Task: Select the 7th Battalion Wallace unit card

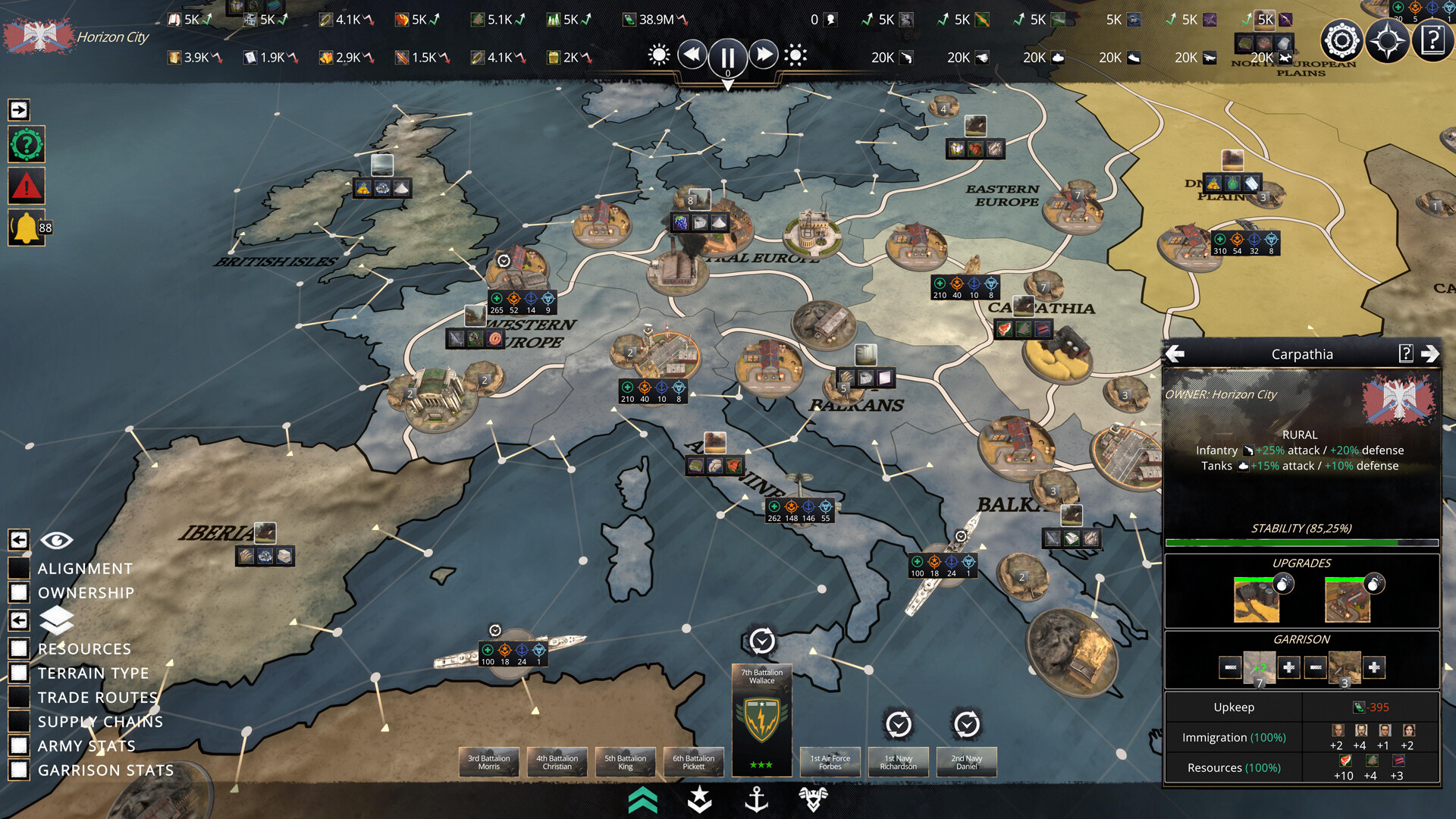Action: click(x=761, y=720)
